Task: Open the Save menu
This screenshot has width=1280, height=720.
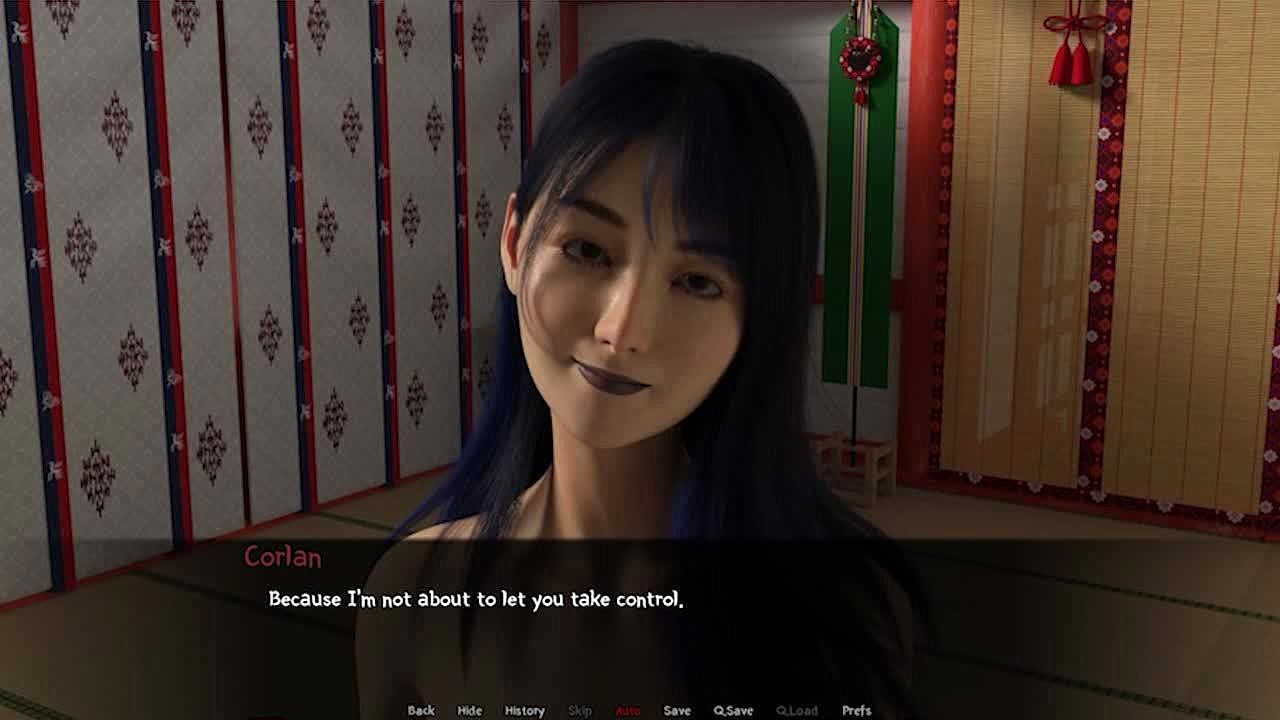Action: click(x=677, y=710)
